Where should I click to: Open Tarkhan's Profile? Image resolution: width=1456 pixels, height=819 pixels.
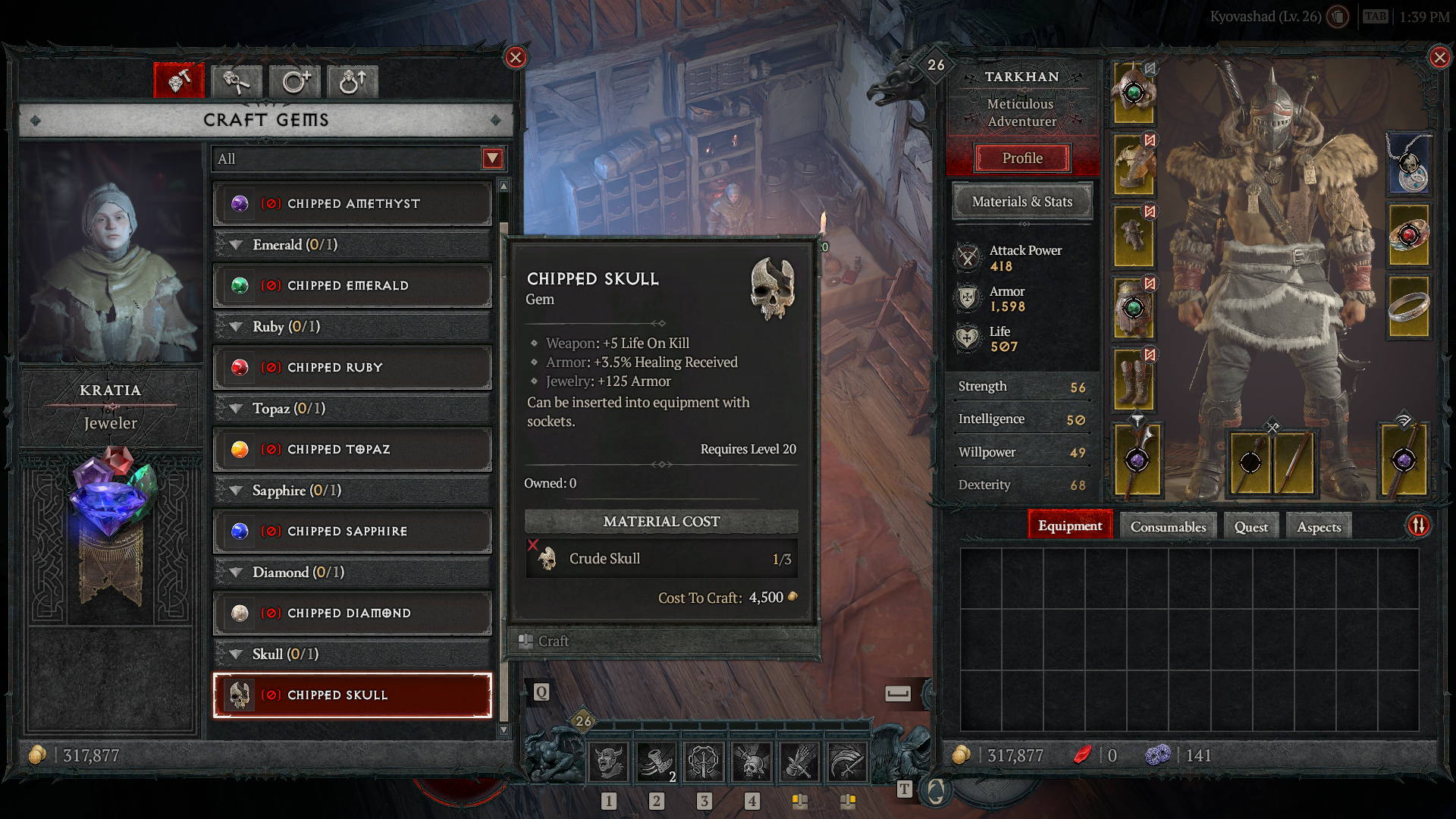(x=1022, y=158)
